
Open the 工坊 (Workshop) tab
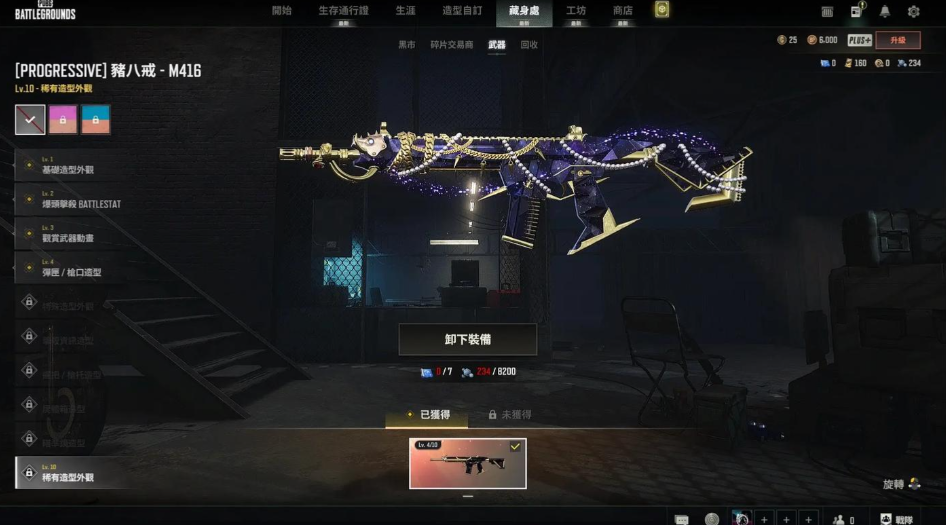pos(576,11)
